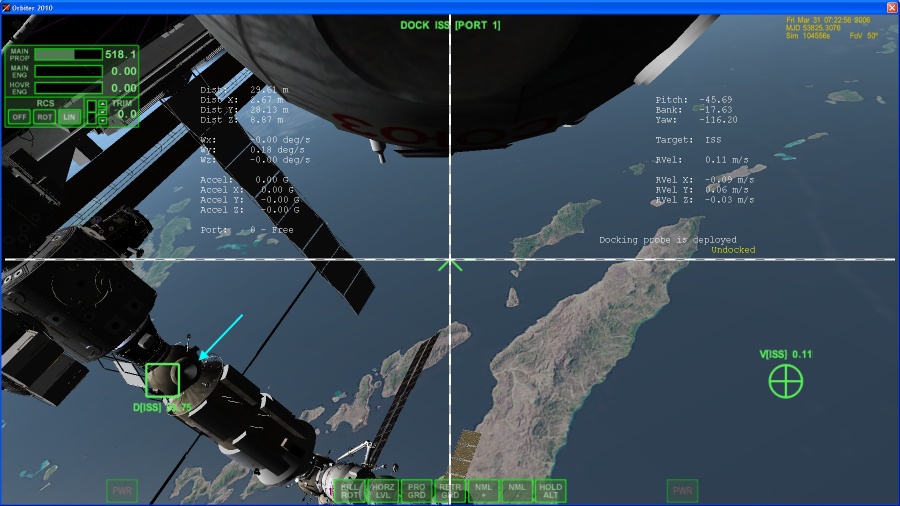Activate the HOLD ALT autopilot
The image size is (900, 506).
tap(550, 490)
